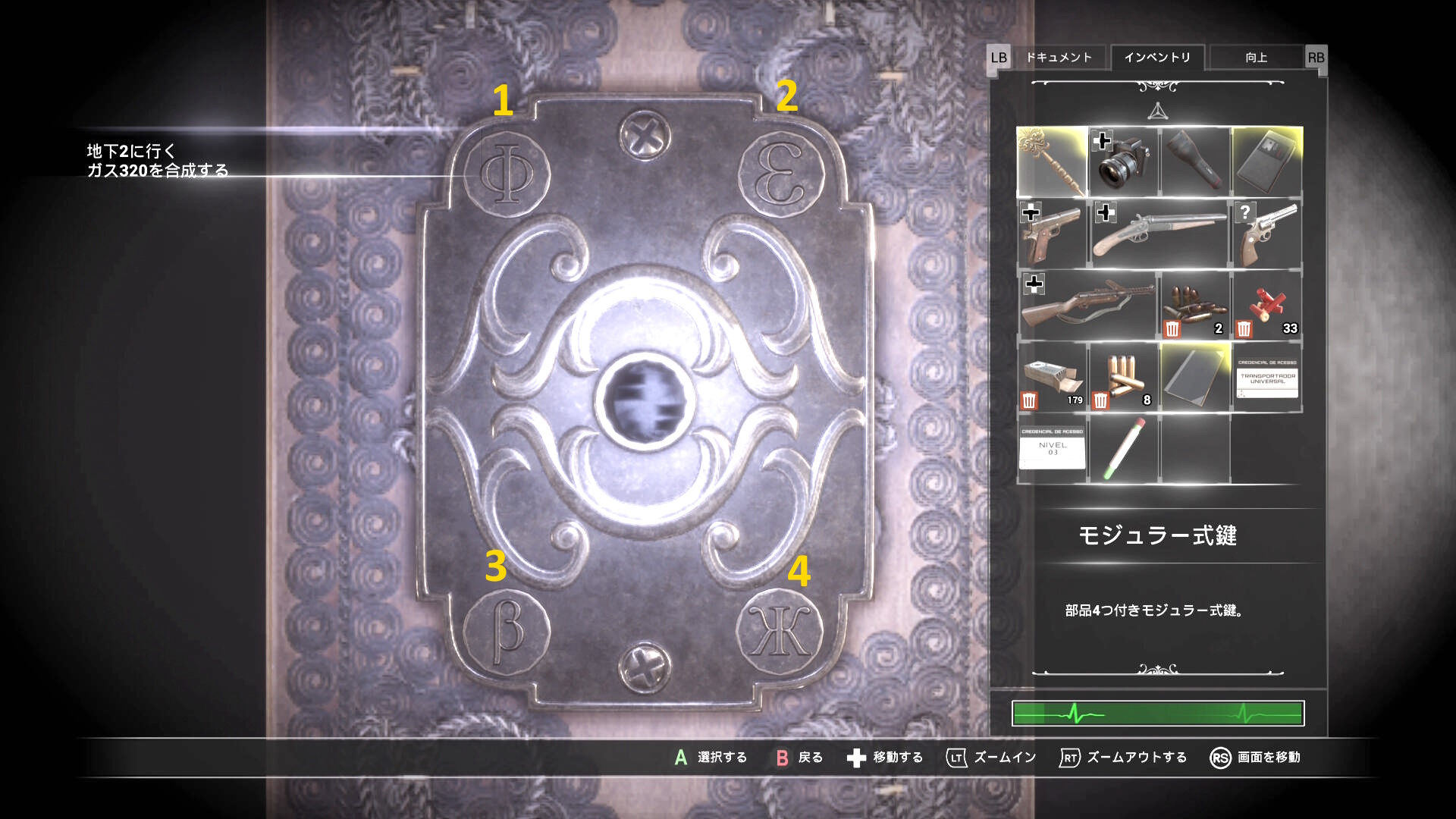Select the red shotgun shells slot

(x=1267, y=306)
